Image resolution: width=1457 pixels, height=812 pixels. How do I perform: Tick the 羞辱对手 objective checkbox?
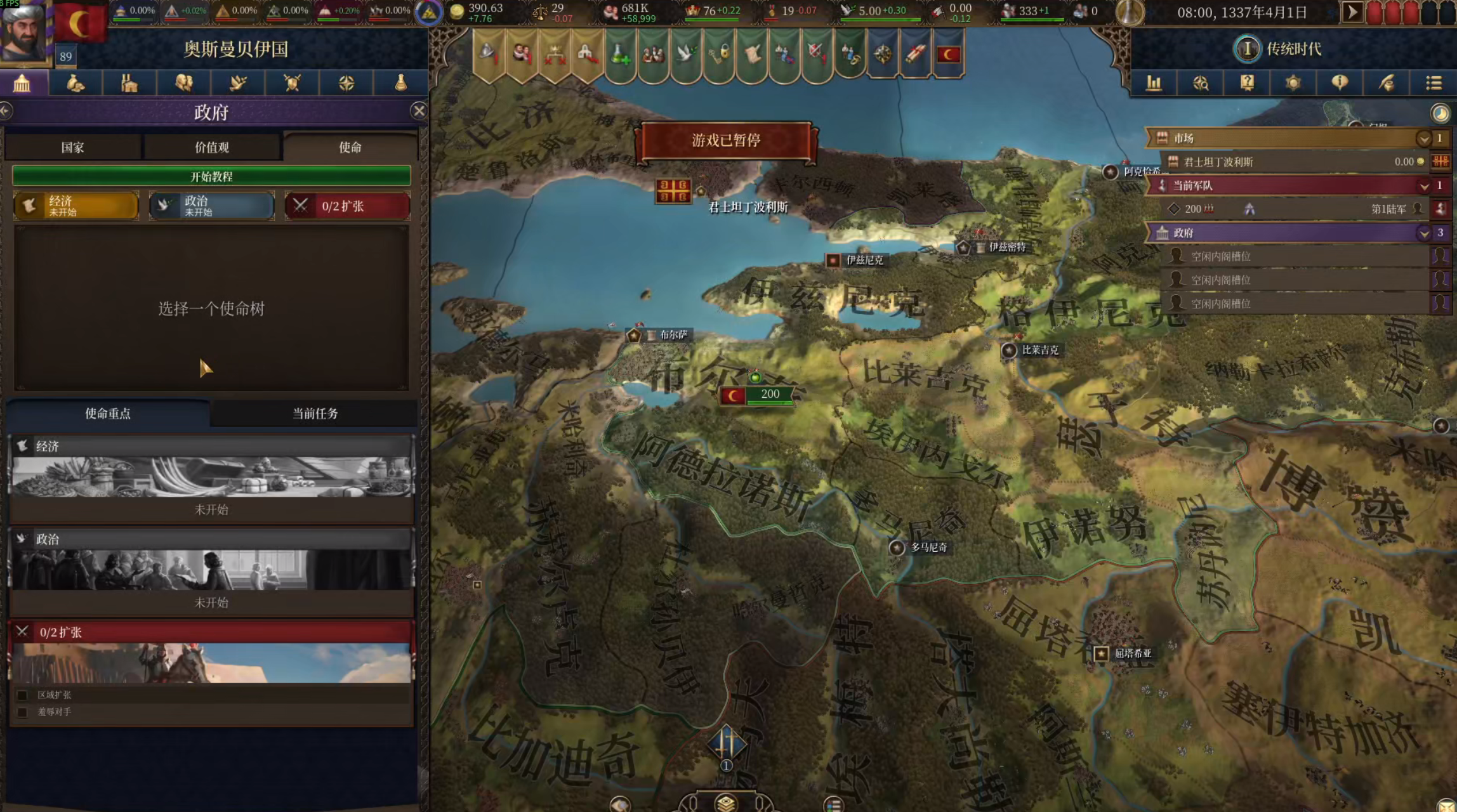click(x=22, y=712)
